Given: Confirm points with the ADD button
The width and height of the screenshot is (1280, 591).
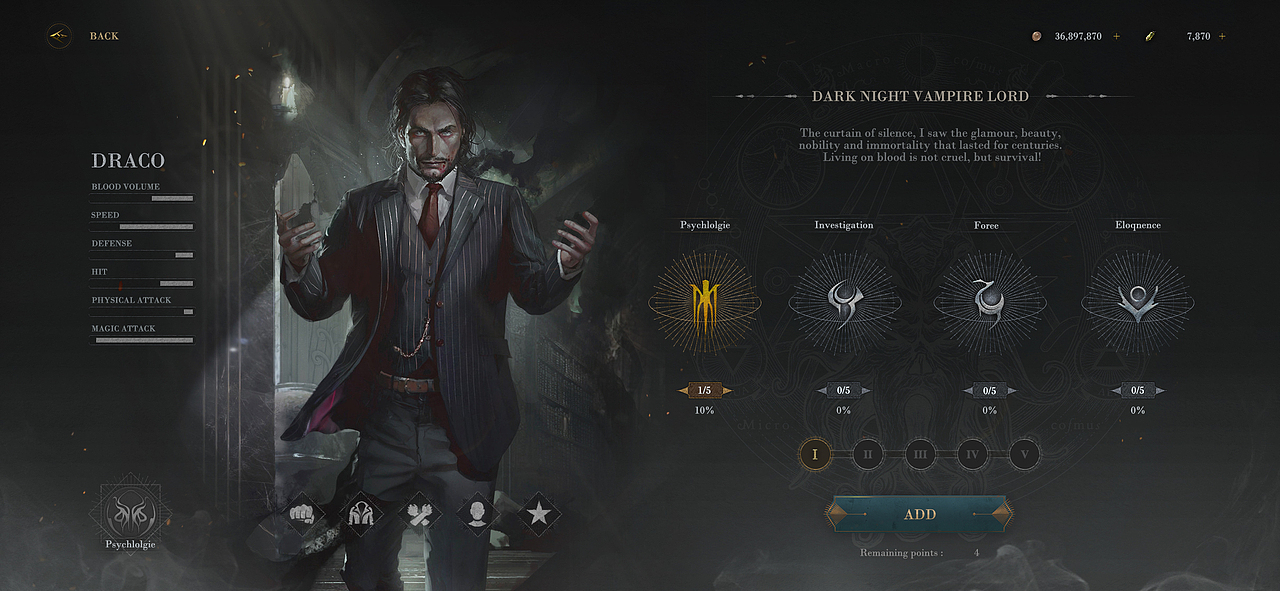Looking at the screenshot, I should tap(919, 514).
